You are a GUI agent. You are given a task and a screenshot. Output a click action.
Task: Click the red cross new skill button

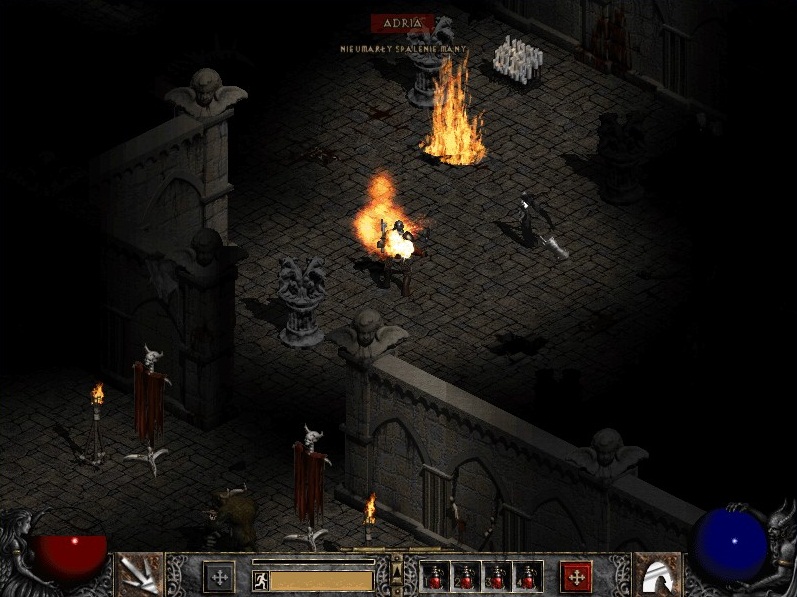pyautogui.click(x=575, y=576)
